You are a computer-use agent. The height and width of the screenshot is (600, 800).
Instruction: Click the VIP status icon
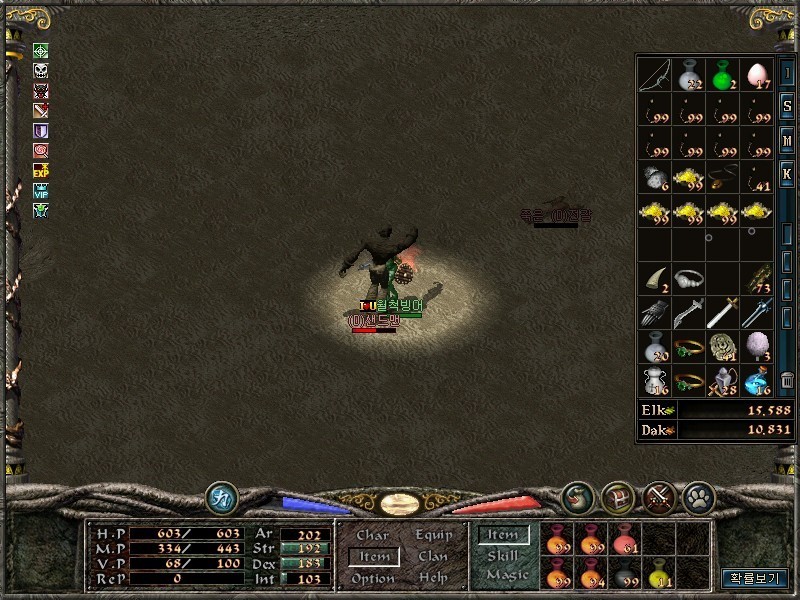coord(41,190)
